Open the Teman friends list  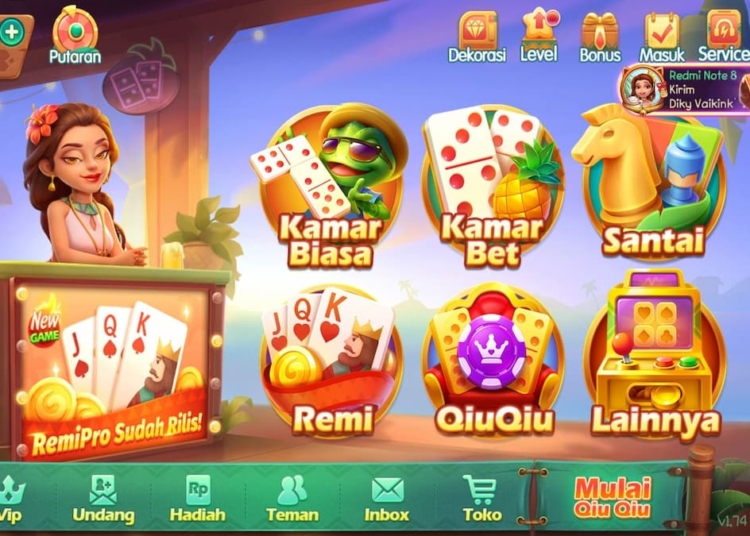click(x=292, y=497)
